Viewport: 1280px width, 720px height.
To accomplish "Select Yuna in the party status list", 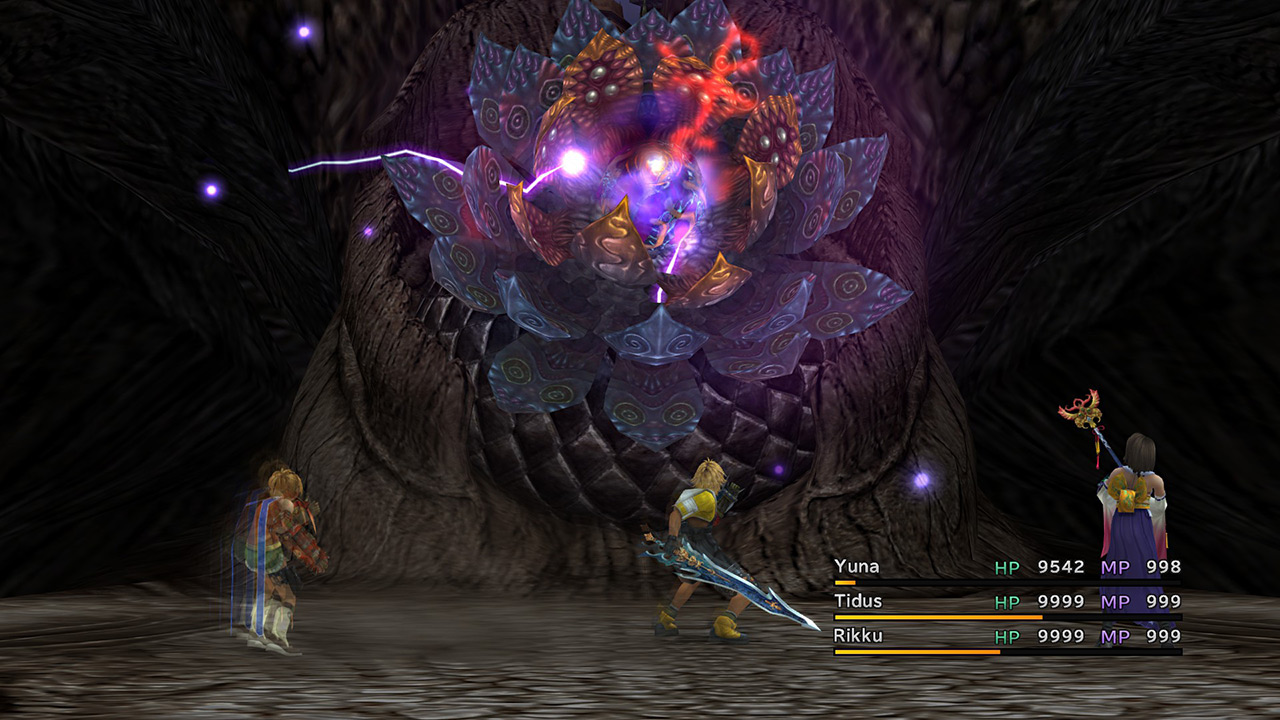I will click(x=857, y=567).
